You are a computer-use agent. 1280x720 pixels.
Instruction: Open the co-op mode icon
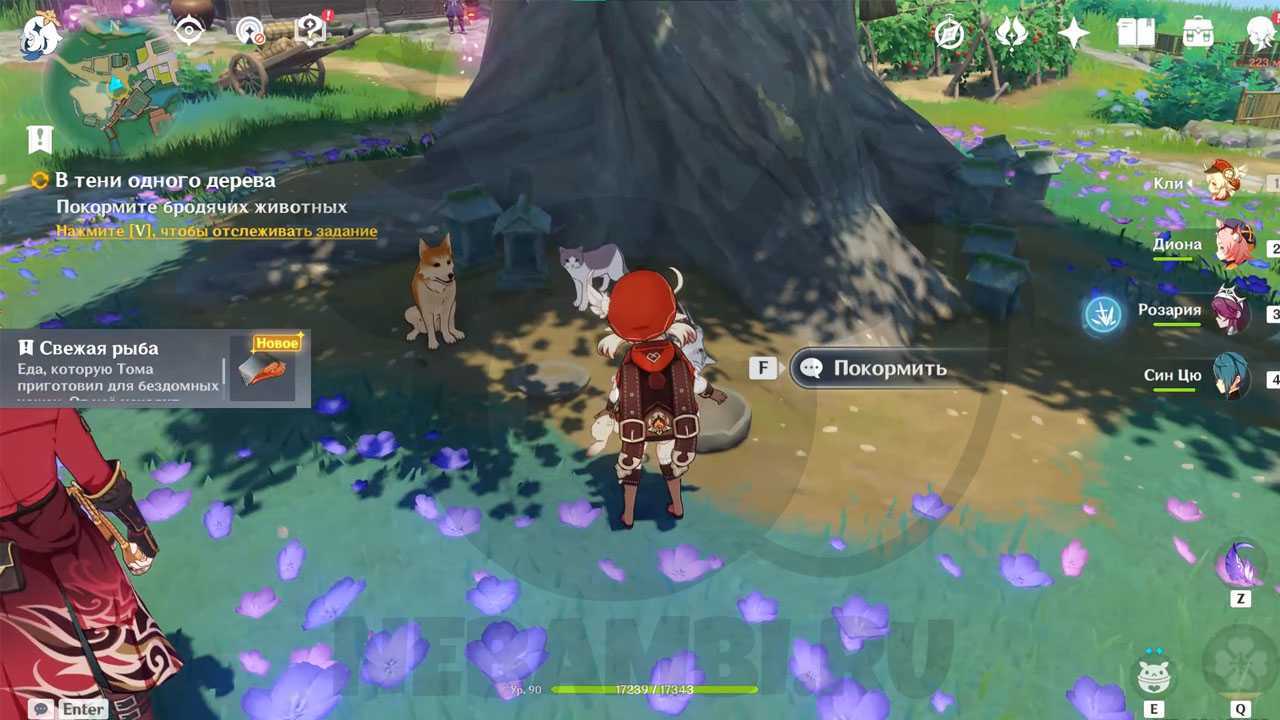(x=250, y=32)
